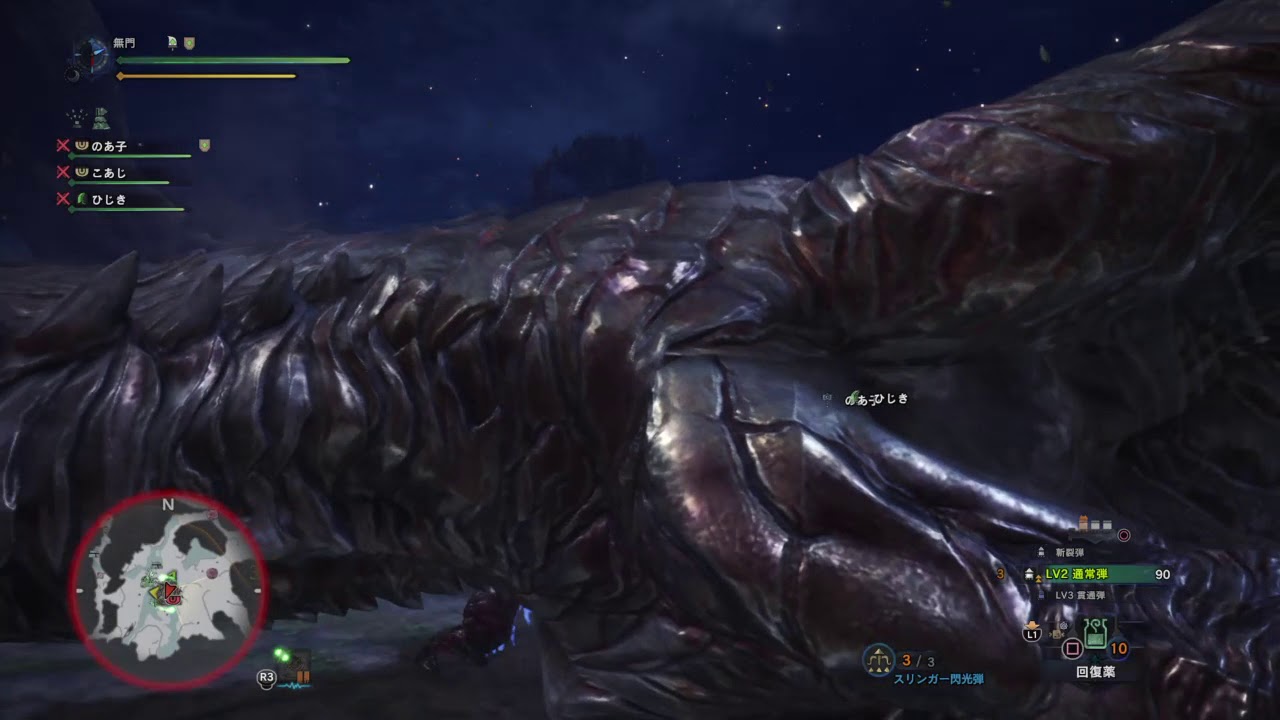Viewport: 1280px width, 720px height.
Task: Select LV2 通常弾 ammo entry
Action: coord(1092,574)
